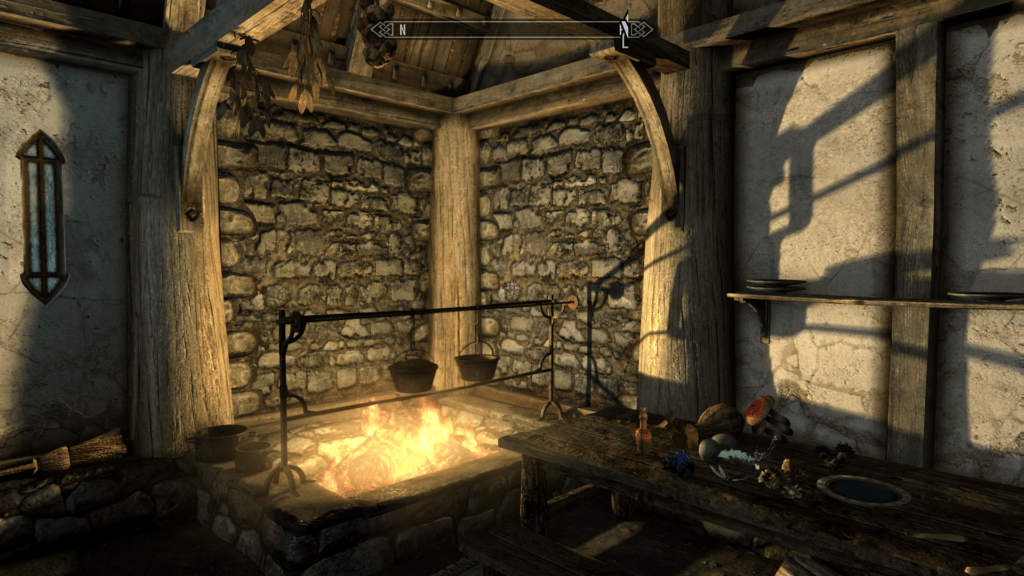
Task: Click the compass bar at top
Action: point(511,29)
